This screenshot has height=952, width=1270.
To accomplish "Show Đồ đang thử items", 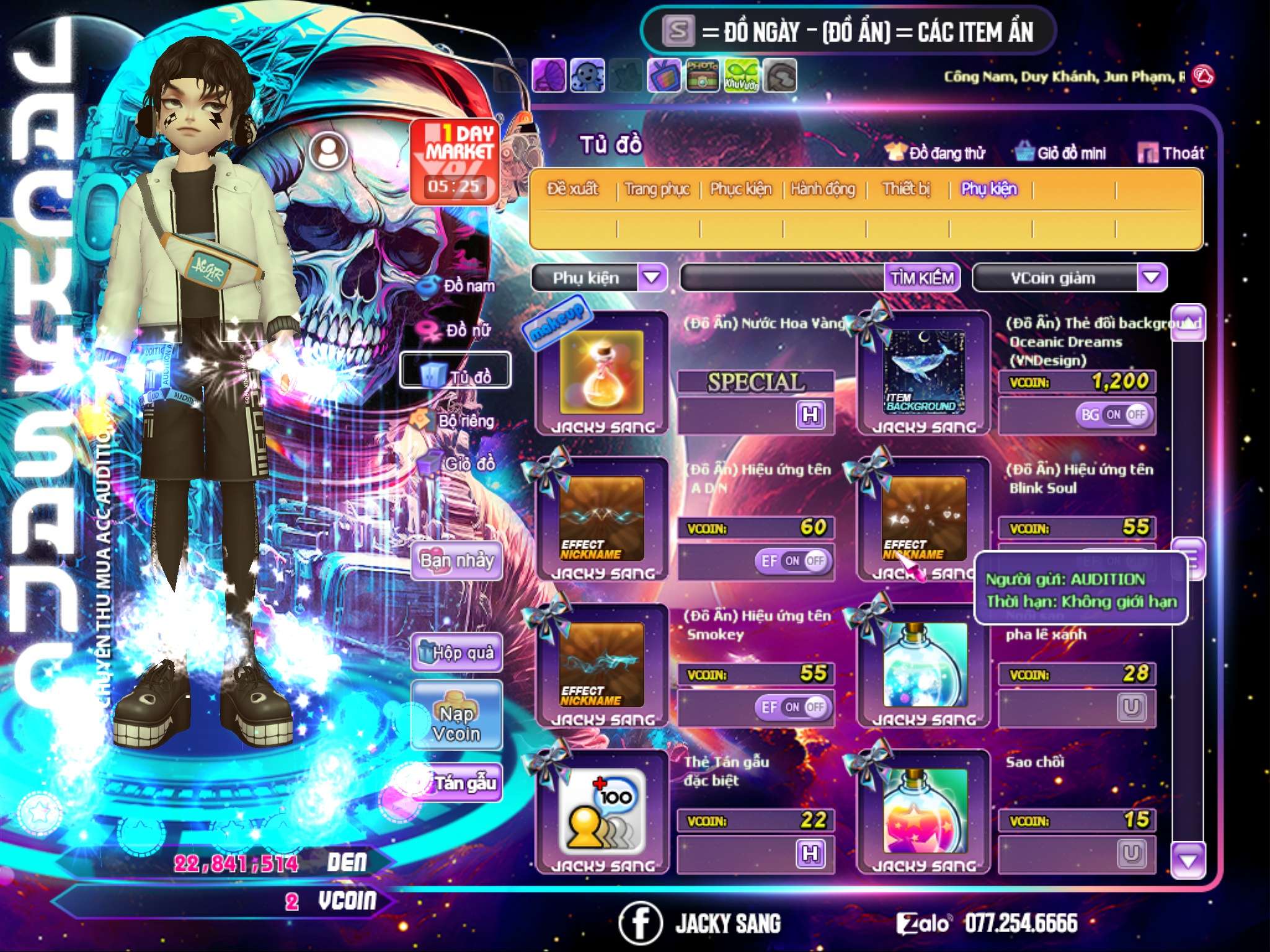I will tap(936, 153).
